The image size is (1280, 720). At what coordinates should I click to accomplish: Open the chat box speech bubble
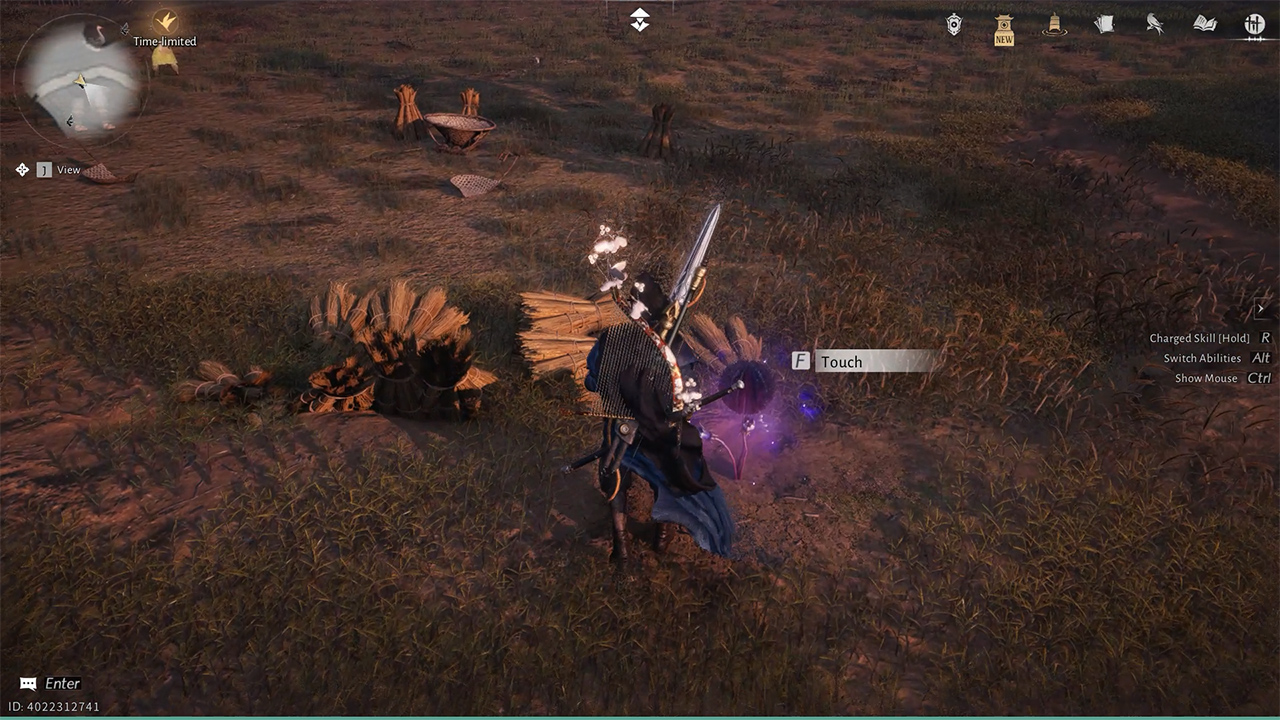tap(28, 684)
